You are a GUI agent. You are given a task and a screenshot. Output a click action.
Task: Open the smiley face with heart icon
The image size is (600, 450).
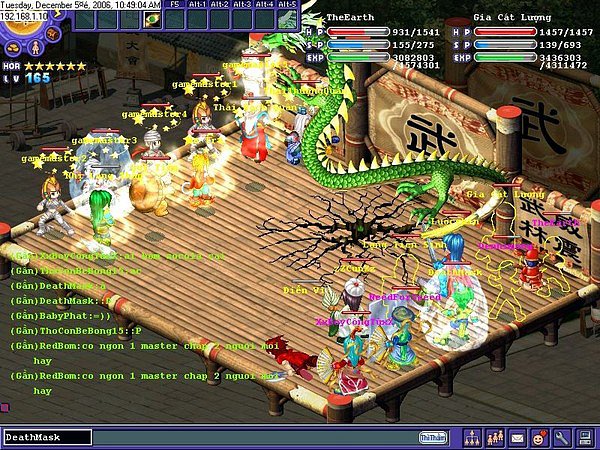click(x=539, y=437)
